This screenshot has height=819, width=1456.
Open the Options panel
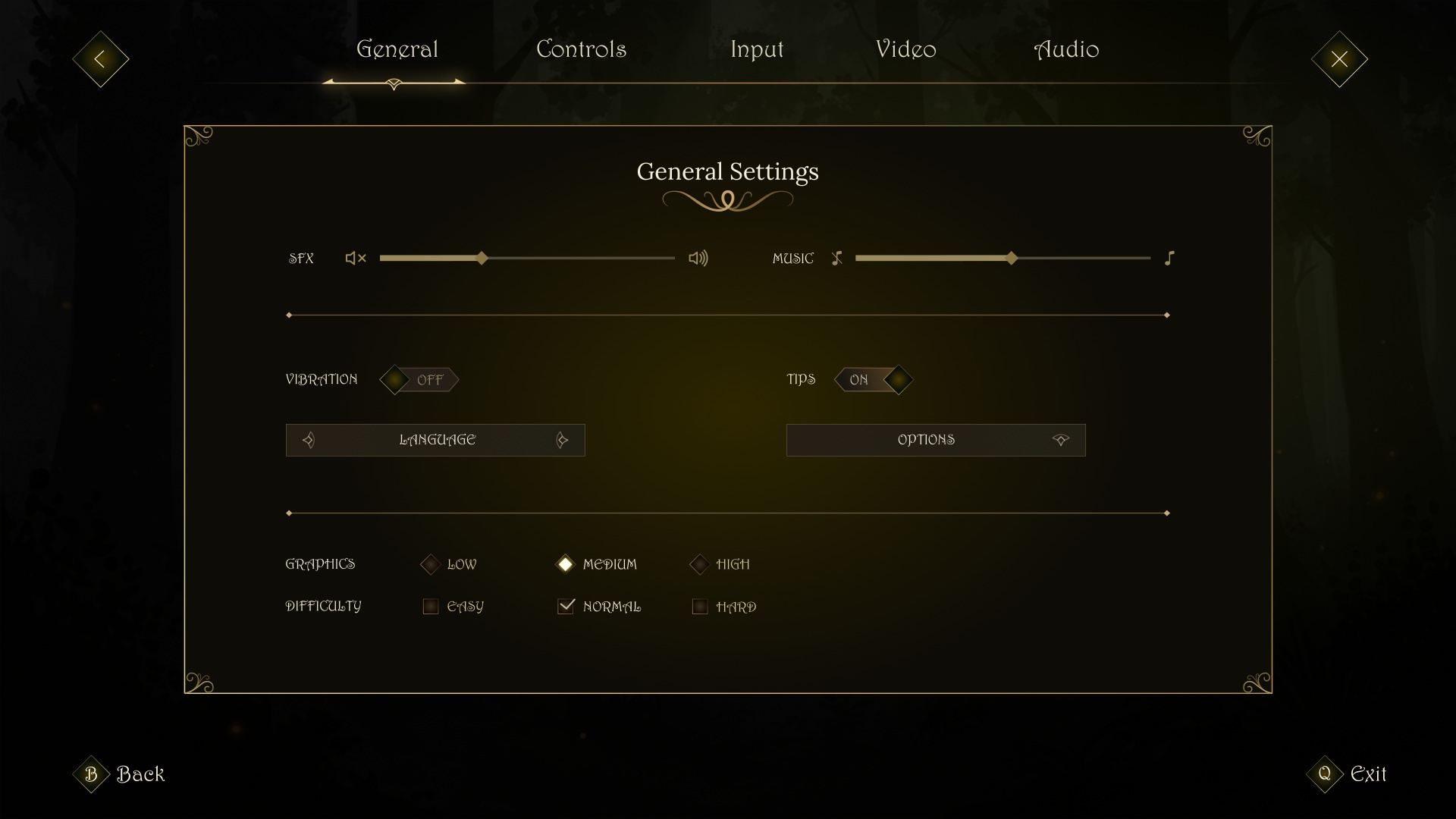click(x=926, y=440)
